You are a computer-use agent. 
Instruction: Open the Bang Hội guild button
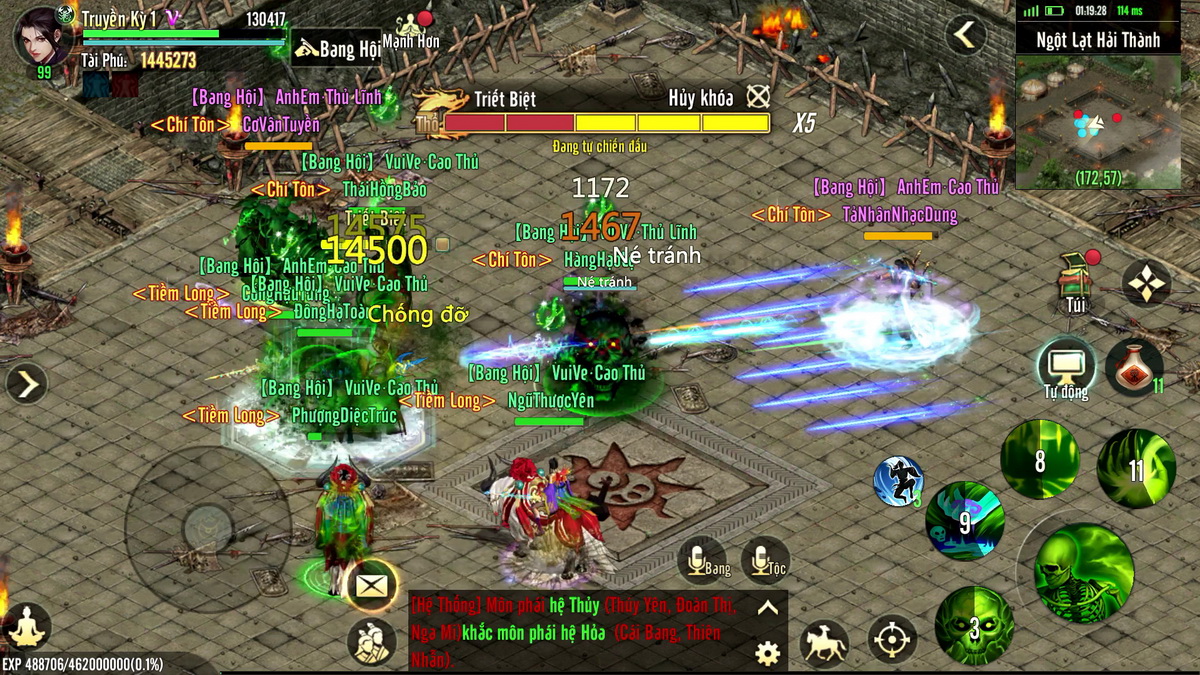click(x=336, y=48)
